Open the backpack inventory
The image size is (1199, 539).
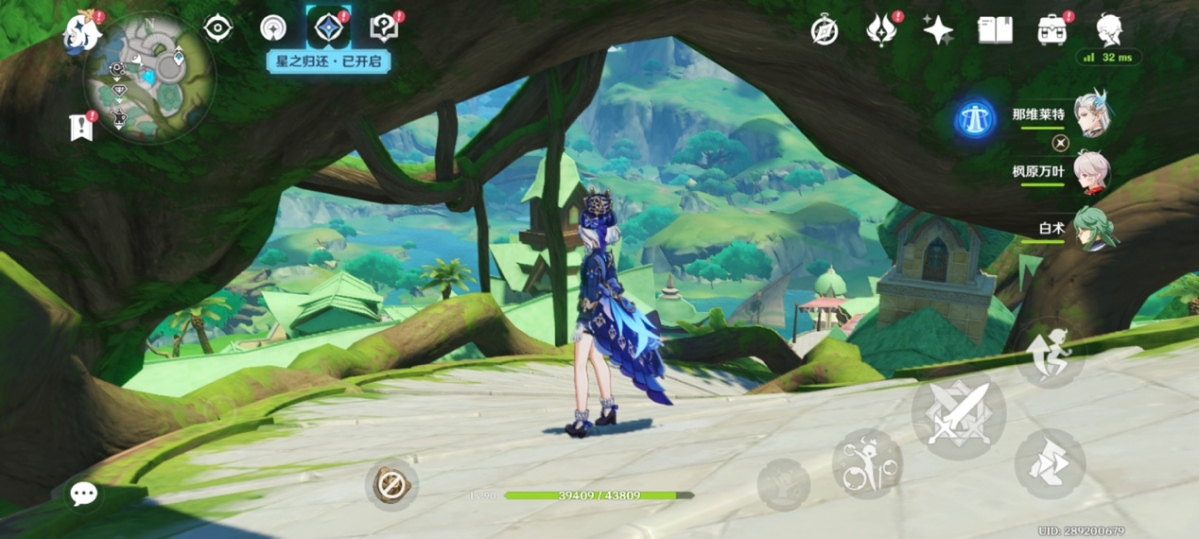tap(1052, 30)
